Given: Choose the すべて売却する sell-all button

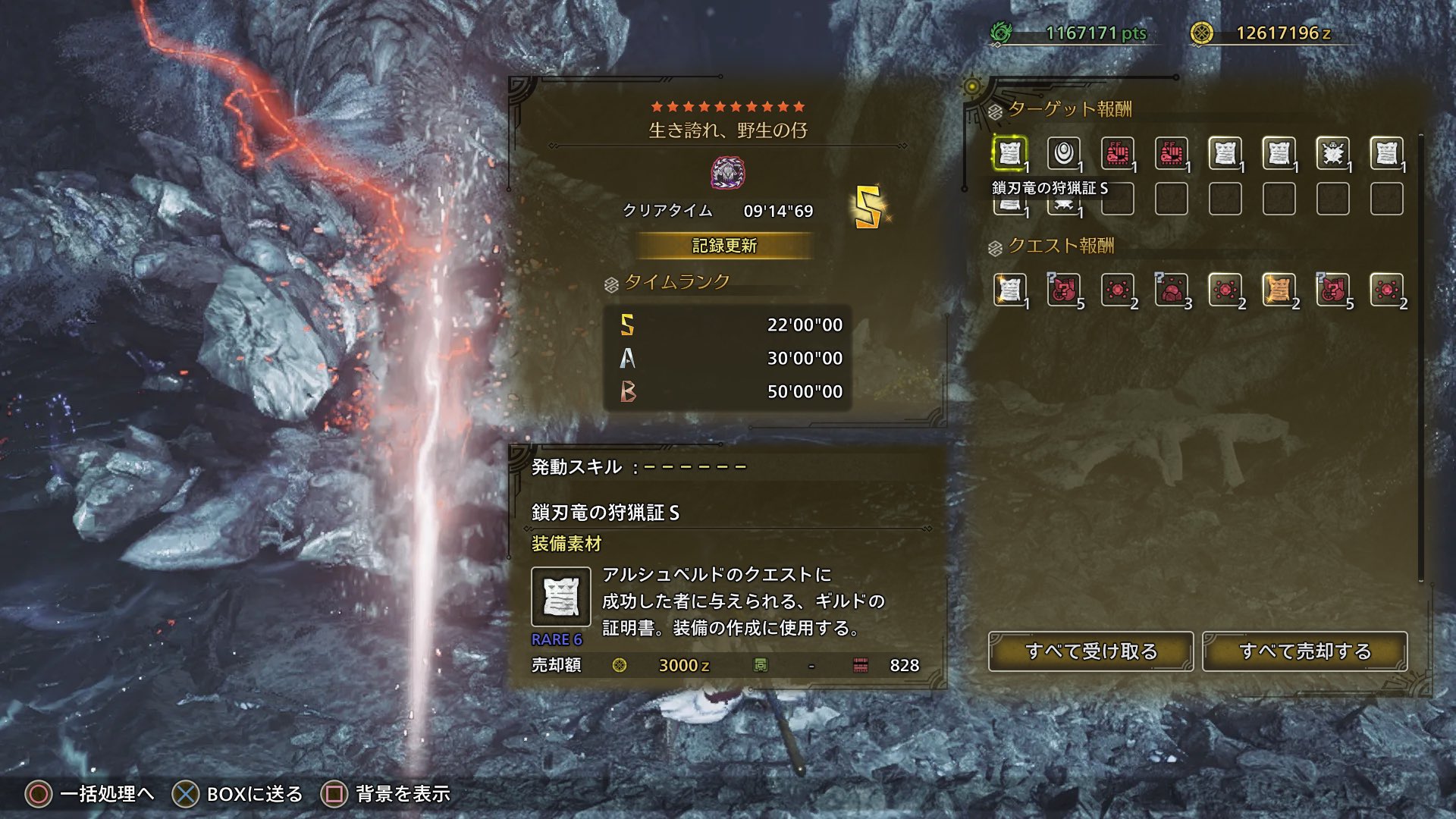Looking at the screenshot, I should coord(1304,651).
